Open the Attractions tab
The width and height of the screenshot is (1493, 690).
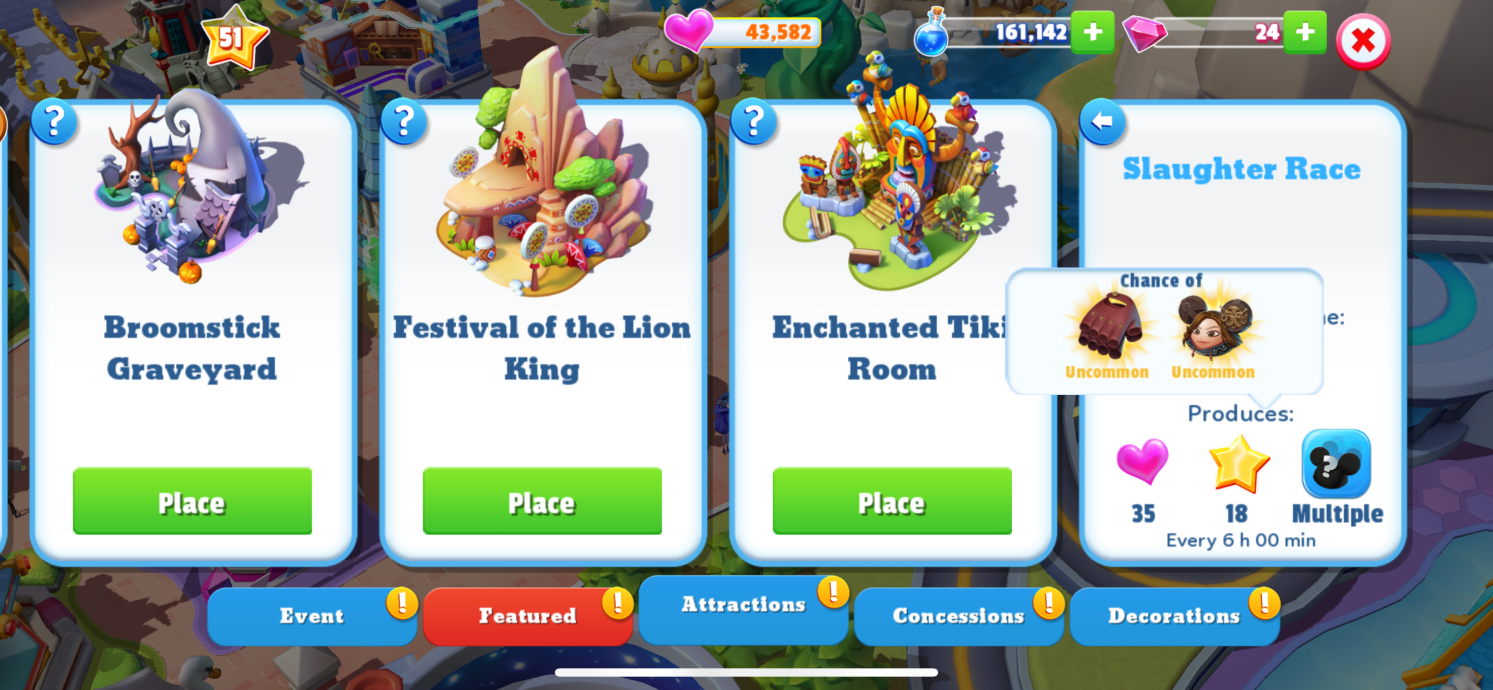coord(743,605)
